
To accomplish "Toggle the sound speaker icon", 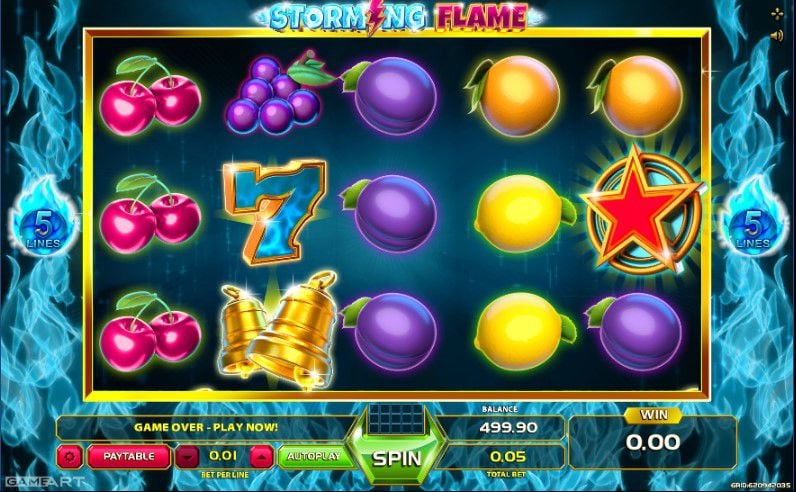I will pyautogui.click(x=777, y=35).
